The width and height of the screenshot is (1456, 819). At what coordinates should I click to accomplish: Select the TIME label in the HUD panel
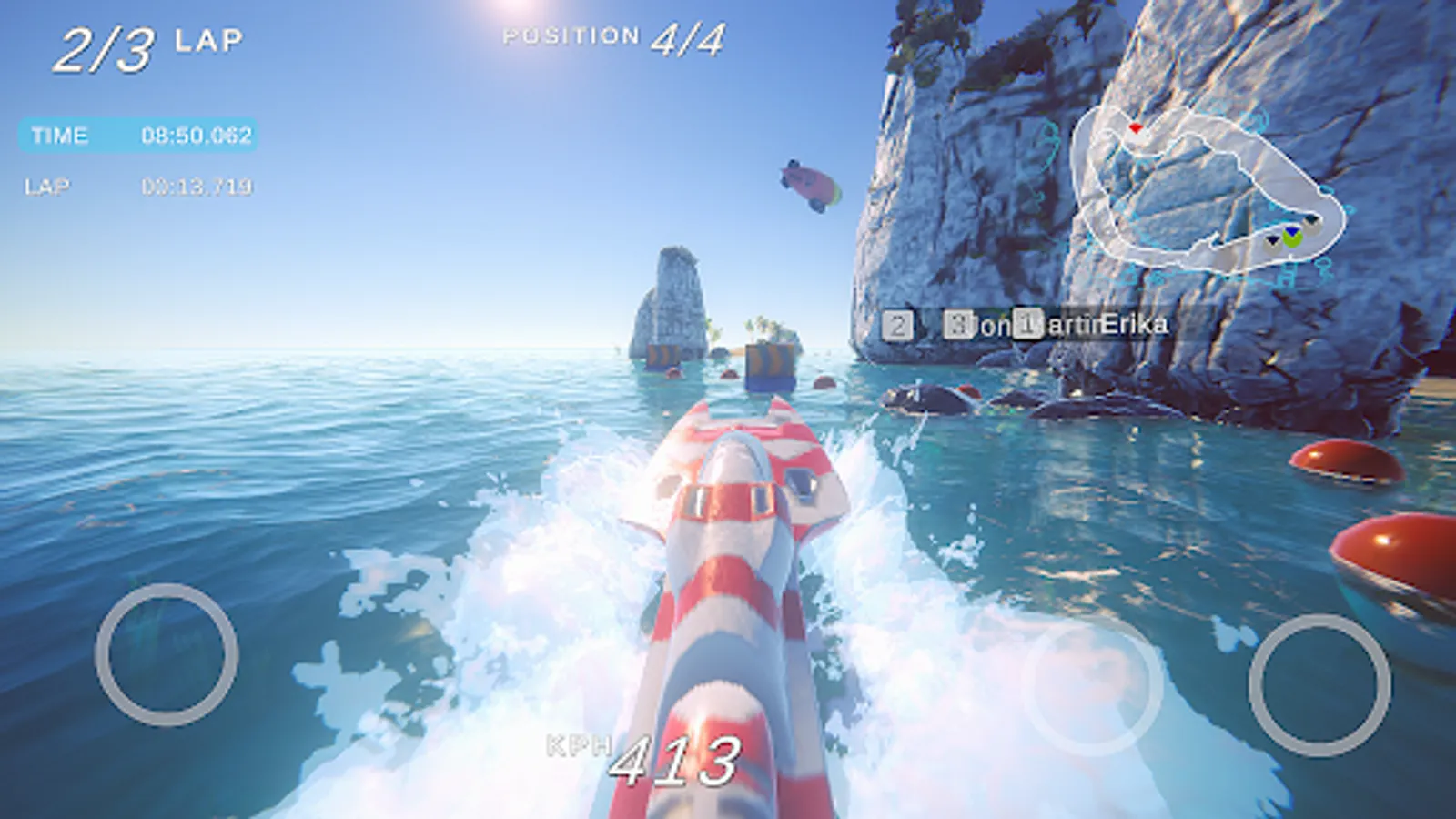click(59, 136)
